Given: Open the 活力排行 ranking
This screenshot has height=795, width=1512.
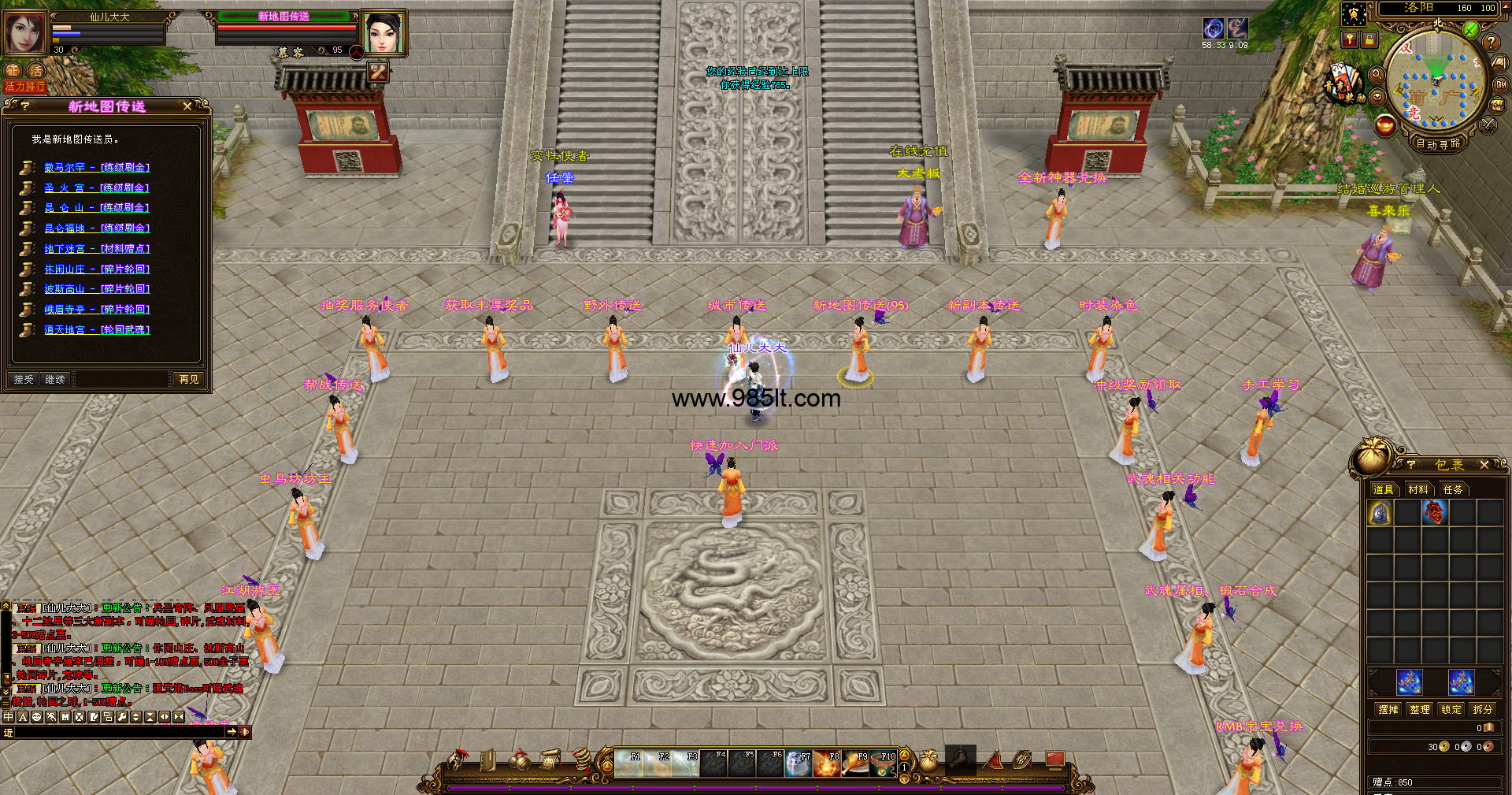Looking at the screenshot, I should [x=24, y=87].
